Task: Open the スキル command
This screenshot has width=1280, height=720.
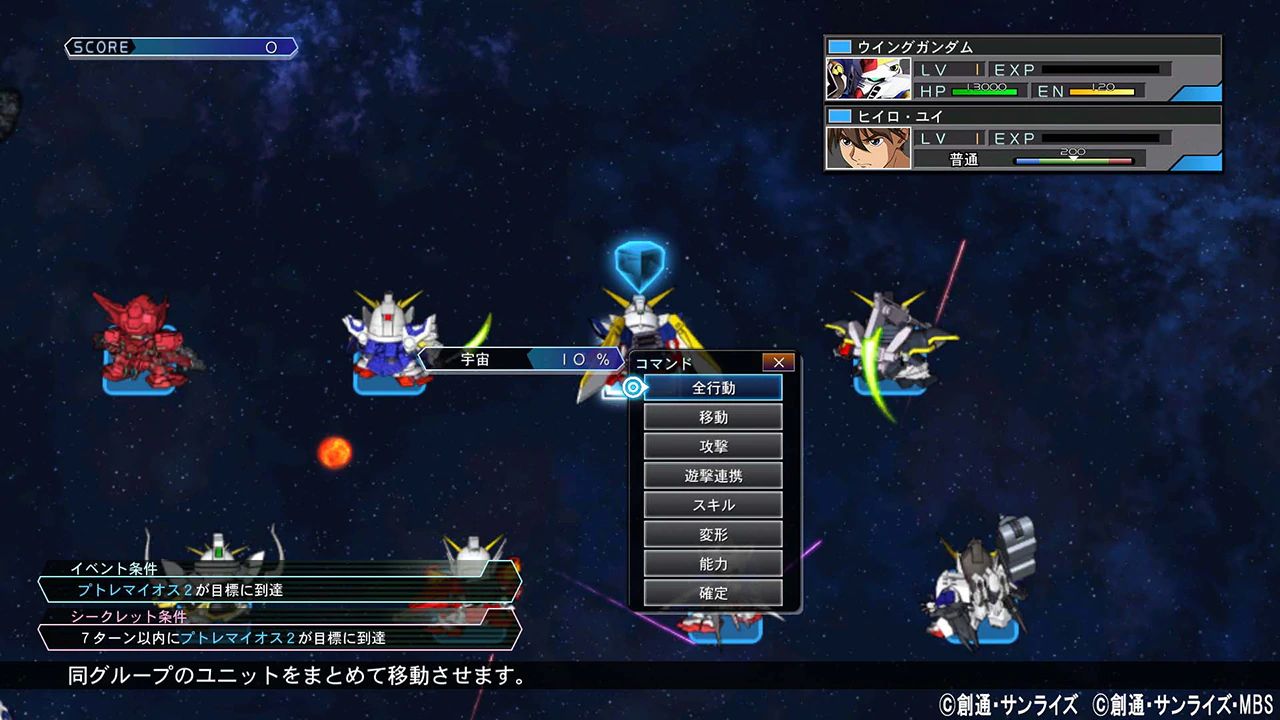Action: [713, 505]
